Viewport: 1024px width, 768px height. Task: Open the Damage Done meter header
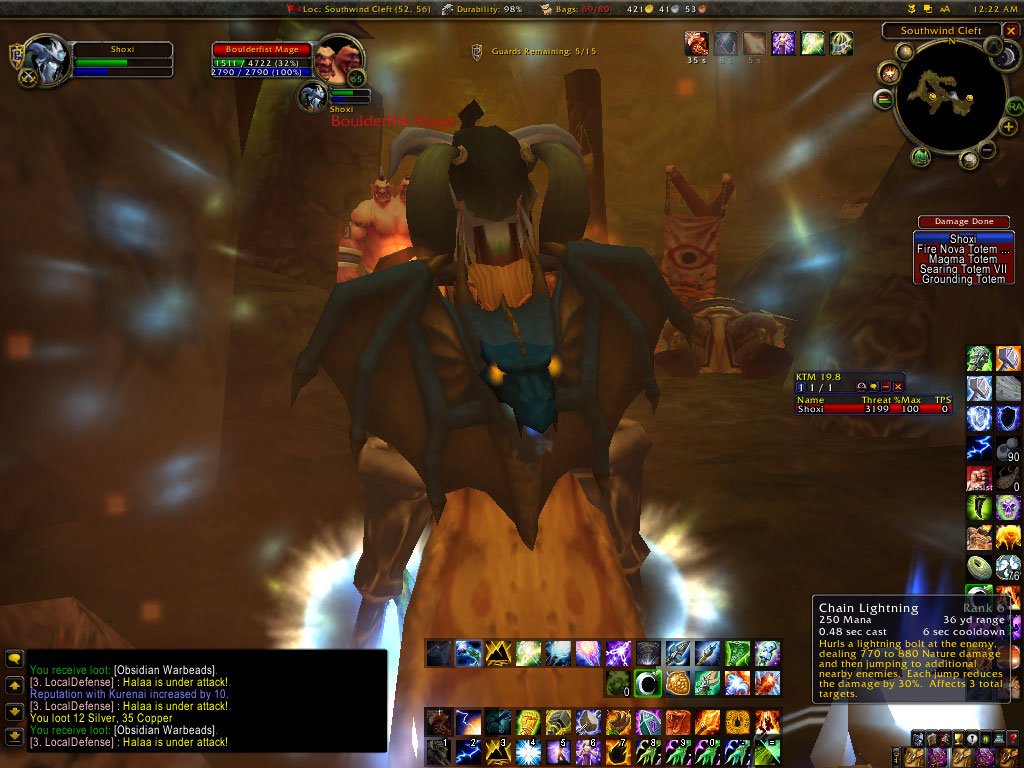(x=963, y=221)
